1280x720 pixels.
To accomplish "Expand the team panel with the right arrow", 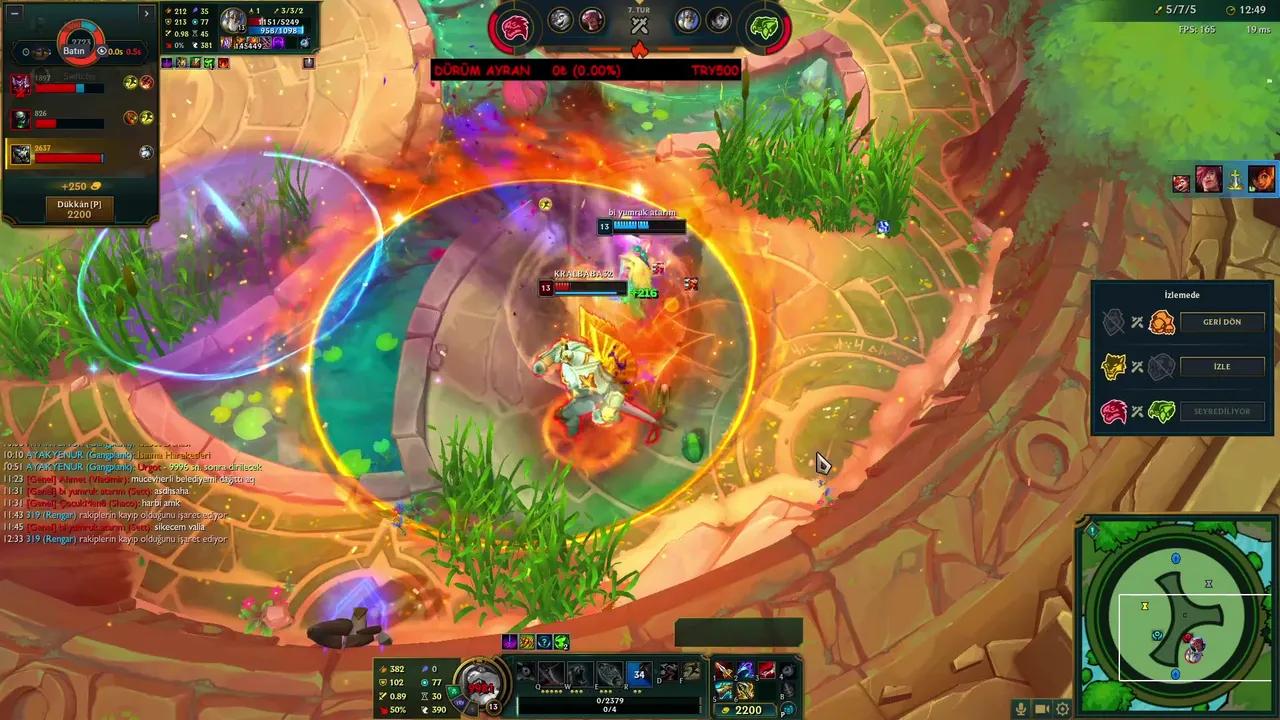I will pos(146,12).
